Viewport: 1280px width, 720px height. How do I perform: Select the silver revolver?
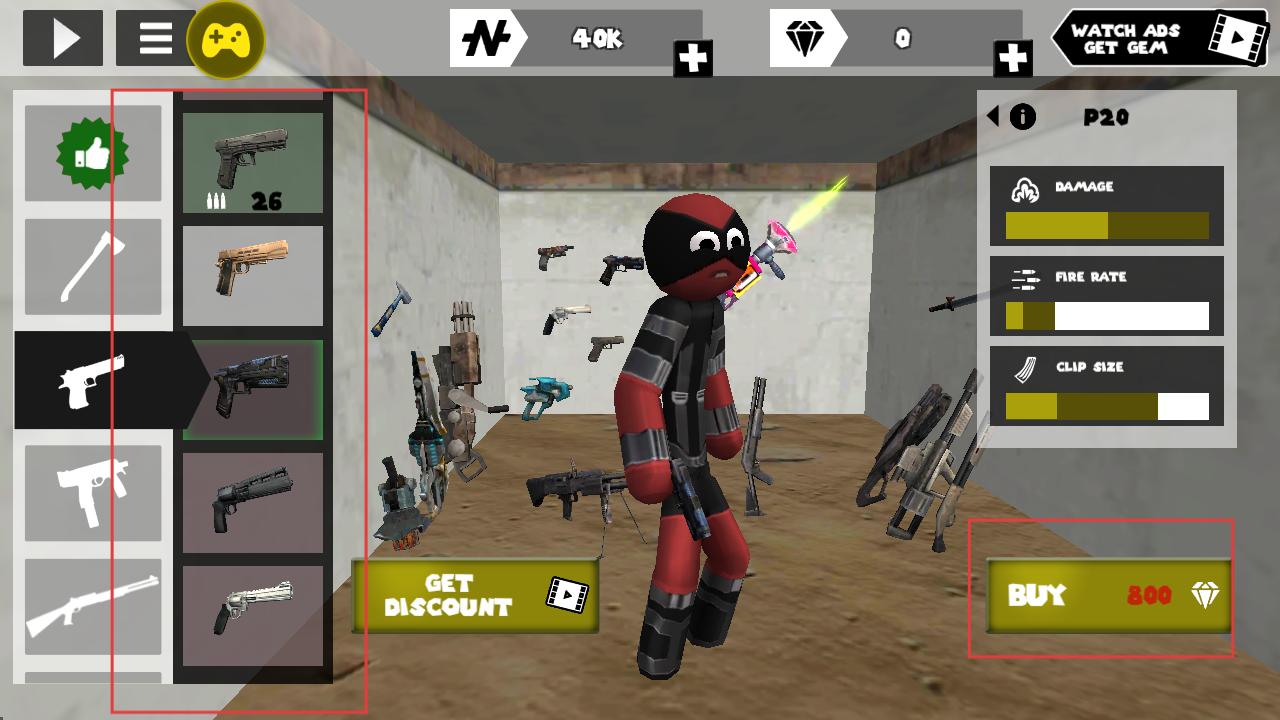coord(253,615)
